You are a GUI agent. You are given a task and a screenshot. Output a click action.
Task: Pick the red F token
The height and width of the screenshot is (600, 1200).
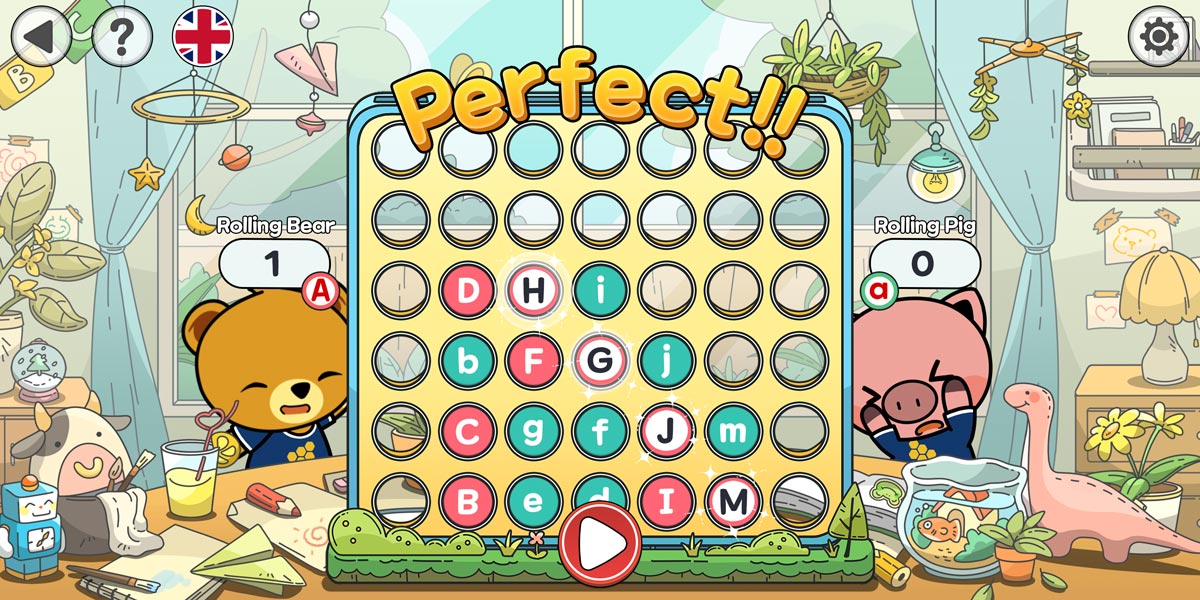(534, 361)
